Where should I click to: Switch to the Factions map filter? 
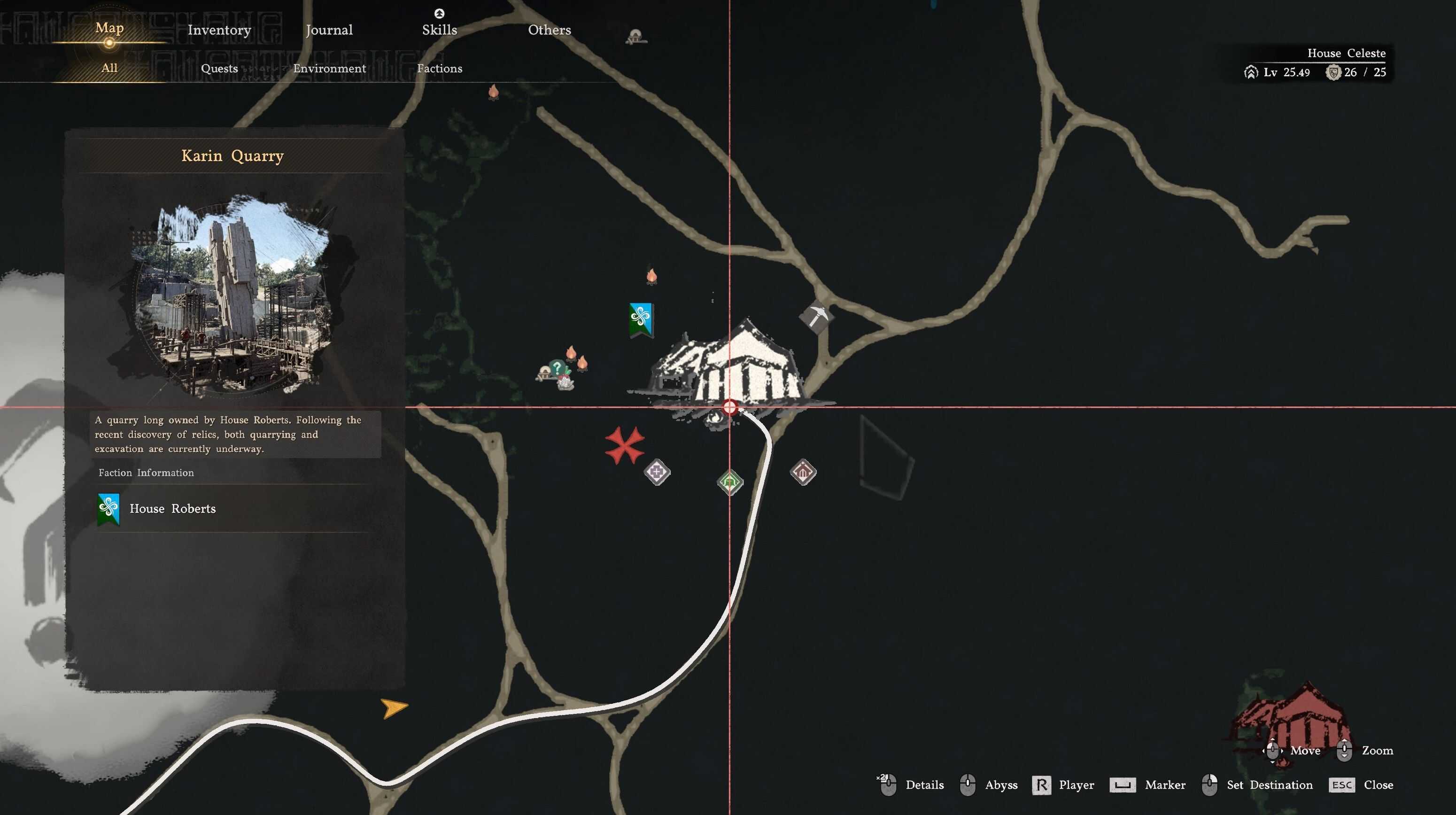439,69
